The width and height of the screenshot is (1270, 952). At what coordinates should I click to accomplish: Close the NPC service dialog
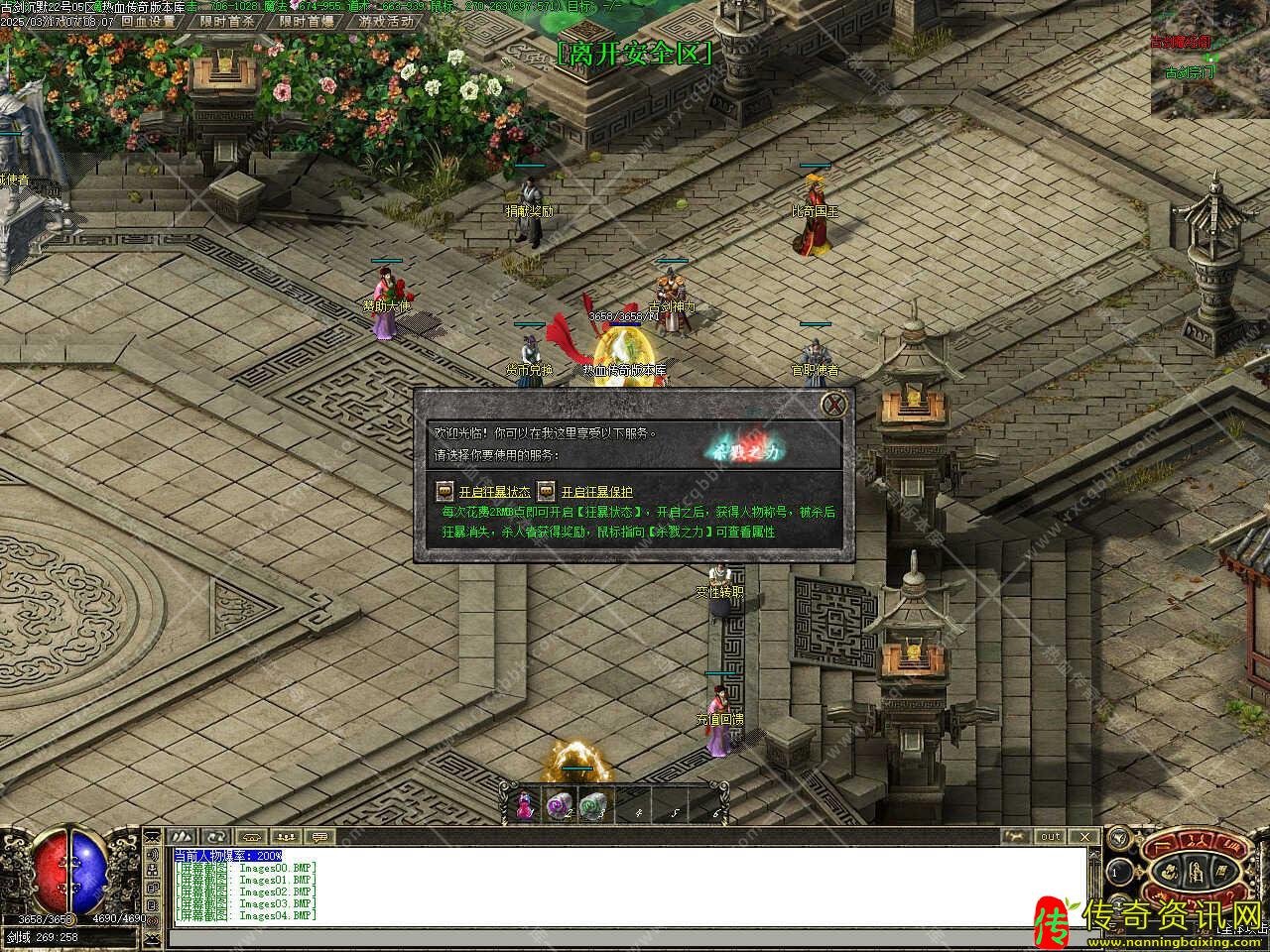[836, 405]
